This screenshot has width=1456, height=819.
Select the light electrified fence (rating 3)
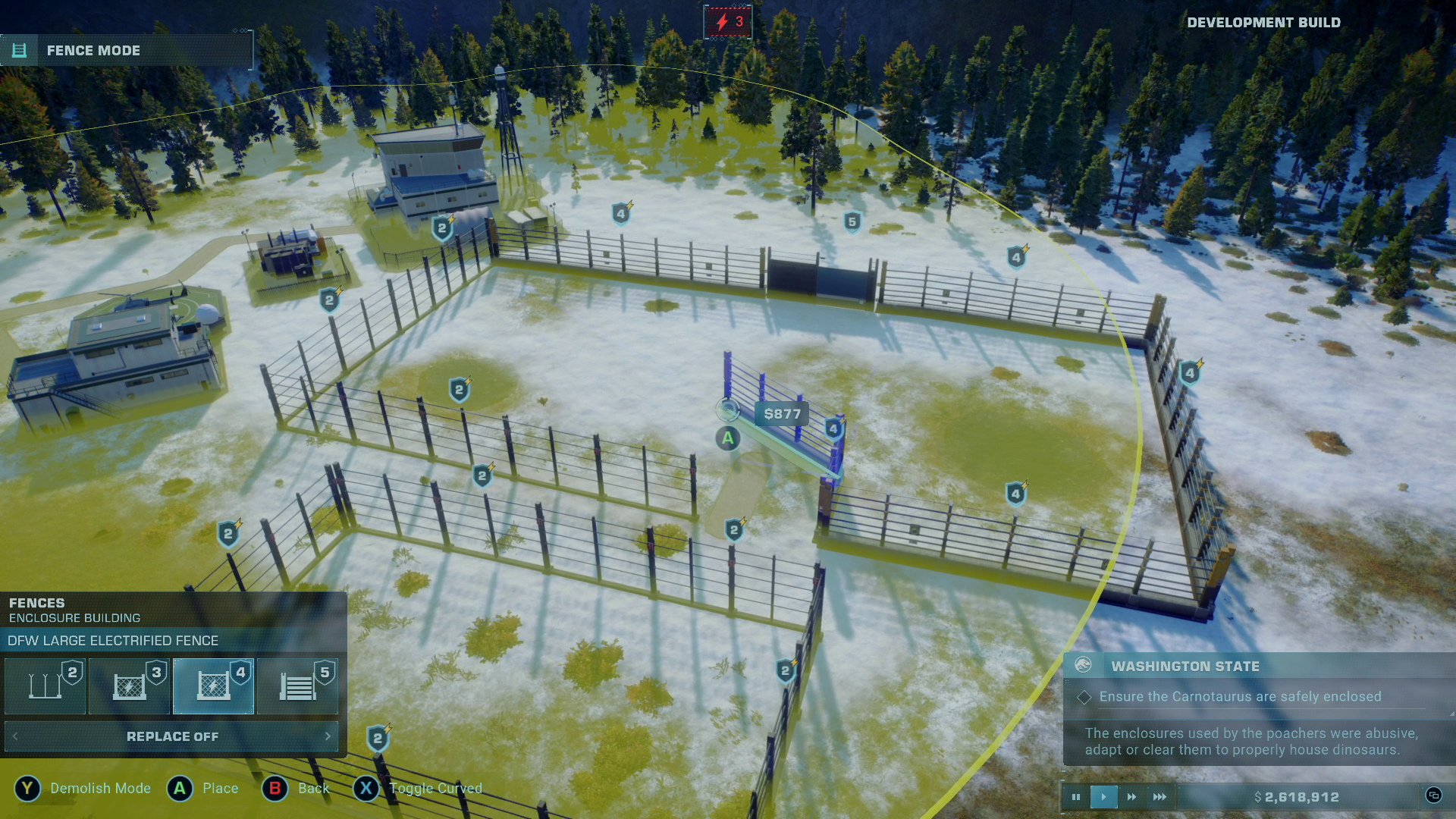pos(130,685)
